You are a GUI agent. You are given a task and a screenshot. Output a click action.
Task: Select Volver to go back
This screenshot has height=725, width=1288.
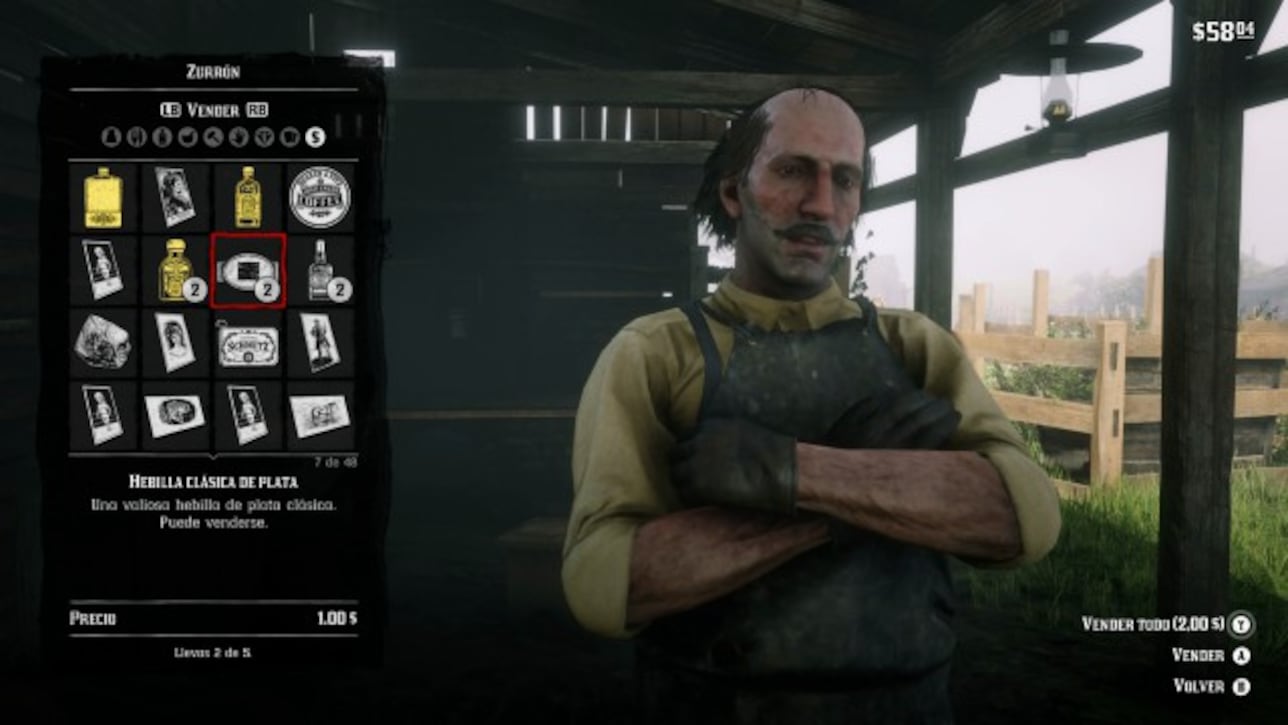pos(1196,687)
